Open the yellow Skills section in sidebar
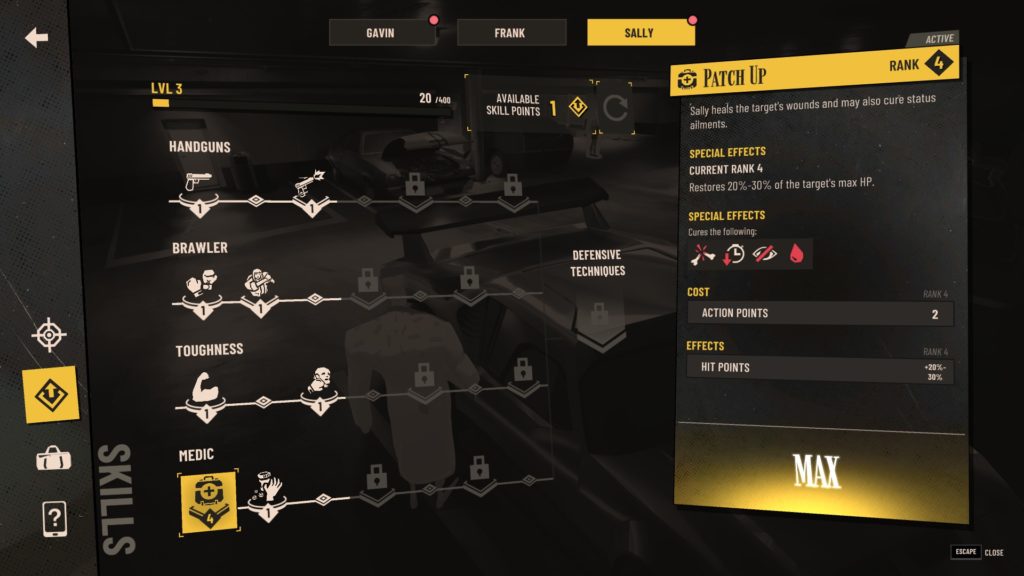Screen dimensions: 1024x576 point(49,395)
